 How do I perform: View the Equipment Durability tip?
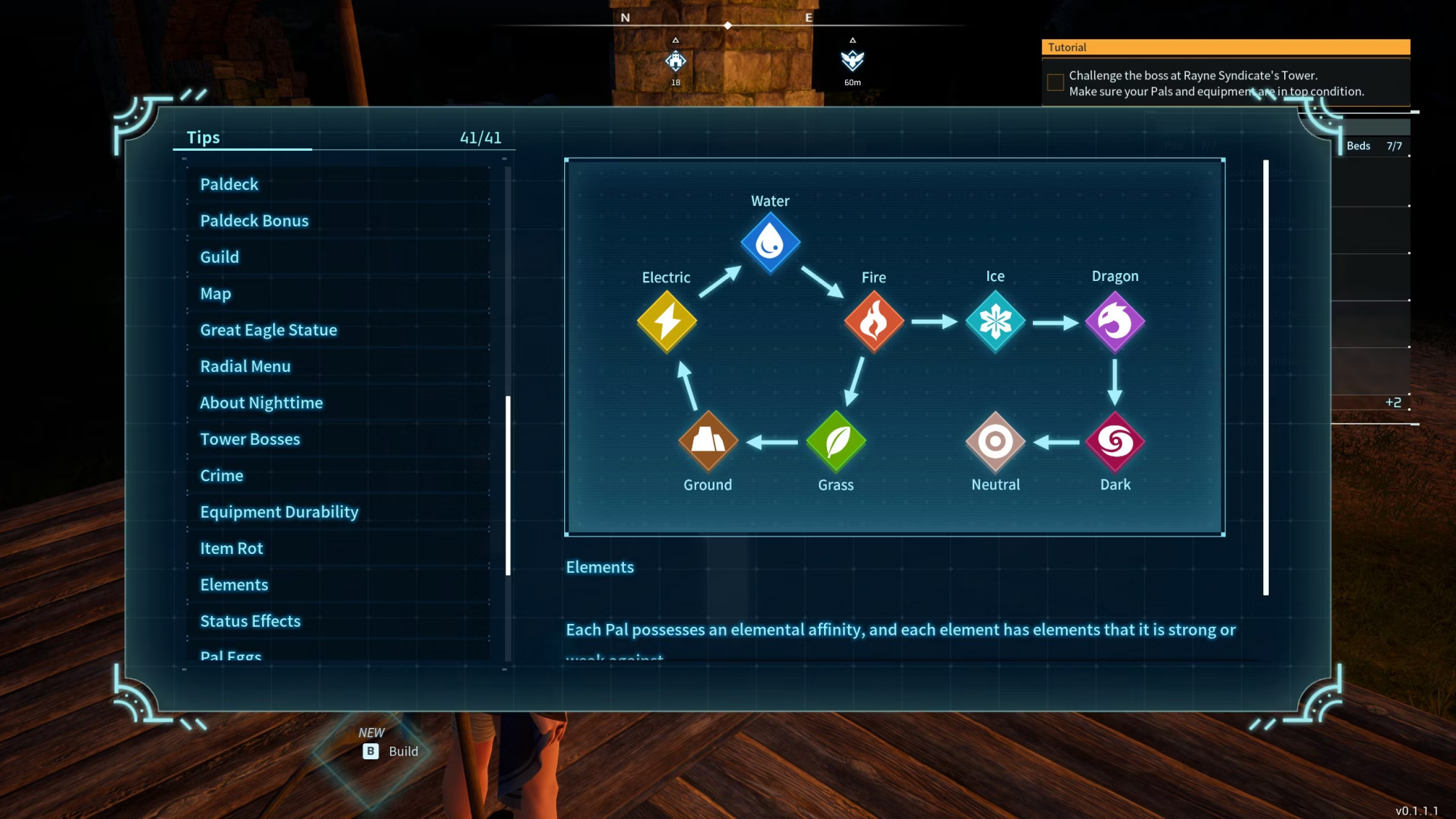click(279, 512)
